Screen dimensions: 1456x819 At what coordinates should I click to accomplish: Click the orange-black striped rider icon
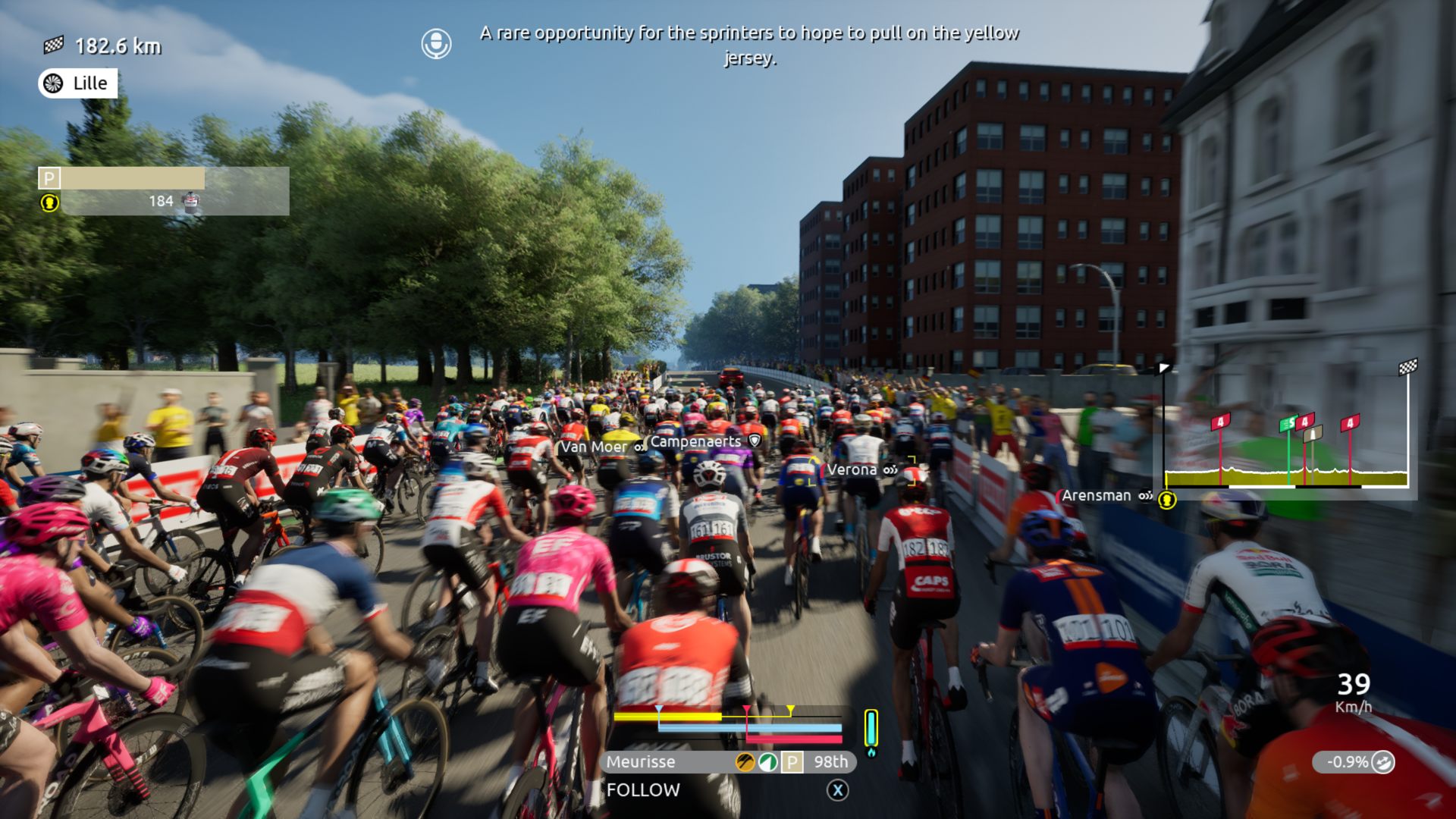pos(745,762)
